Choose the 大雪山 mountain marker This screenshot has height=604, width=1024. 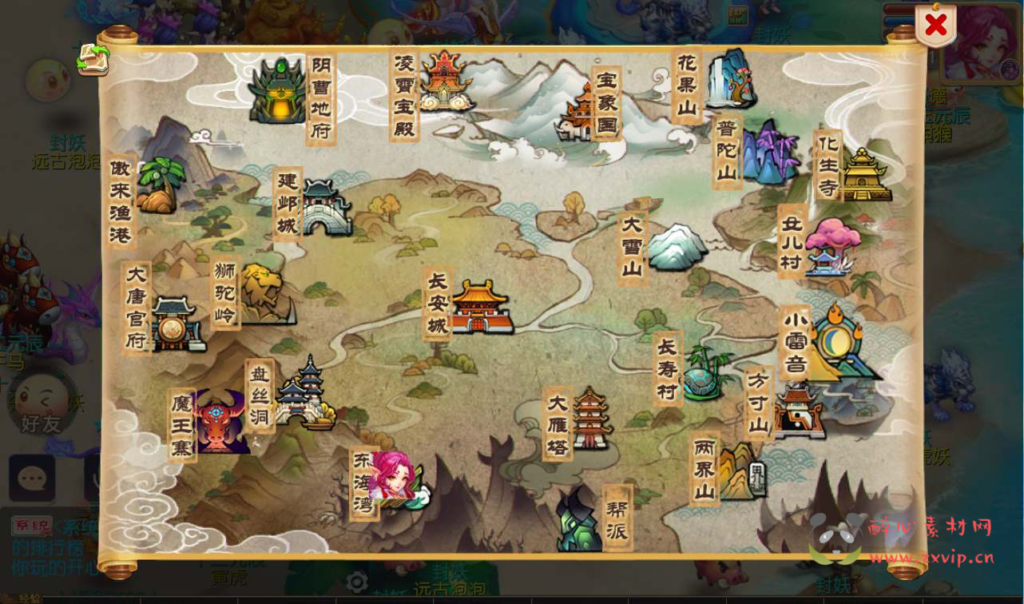click(x=676, y=247)
